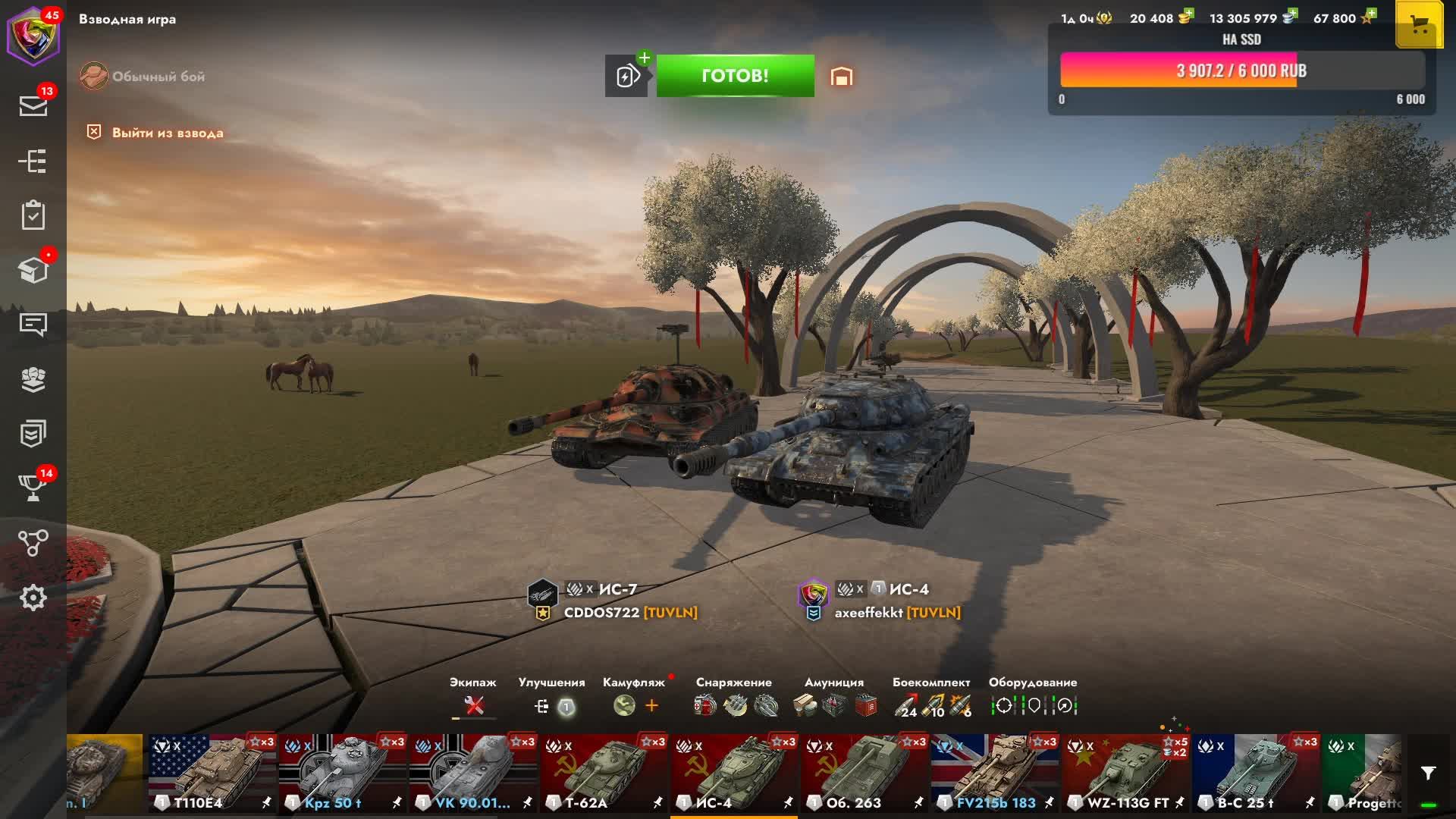Add camouflage with the orange plus
Viewport: 1456px width, 819px height.
(651, 706)
